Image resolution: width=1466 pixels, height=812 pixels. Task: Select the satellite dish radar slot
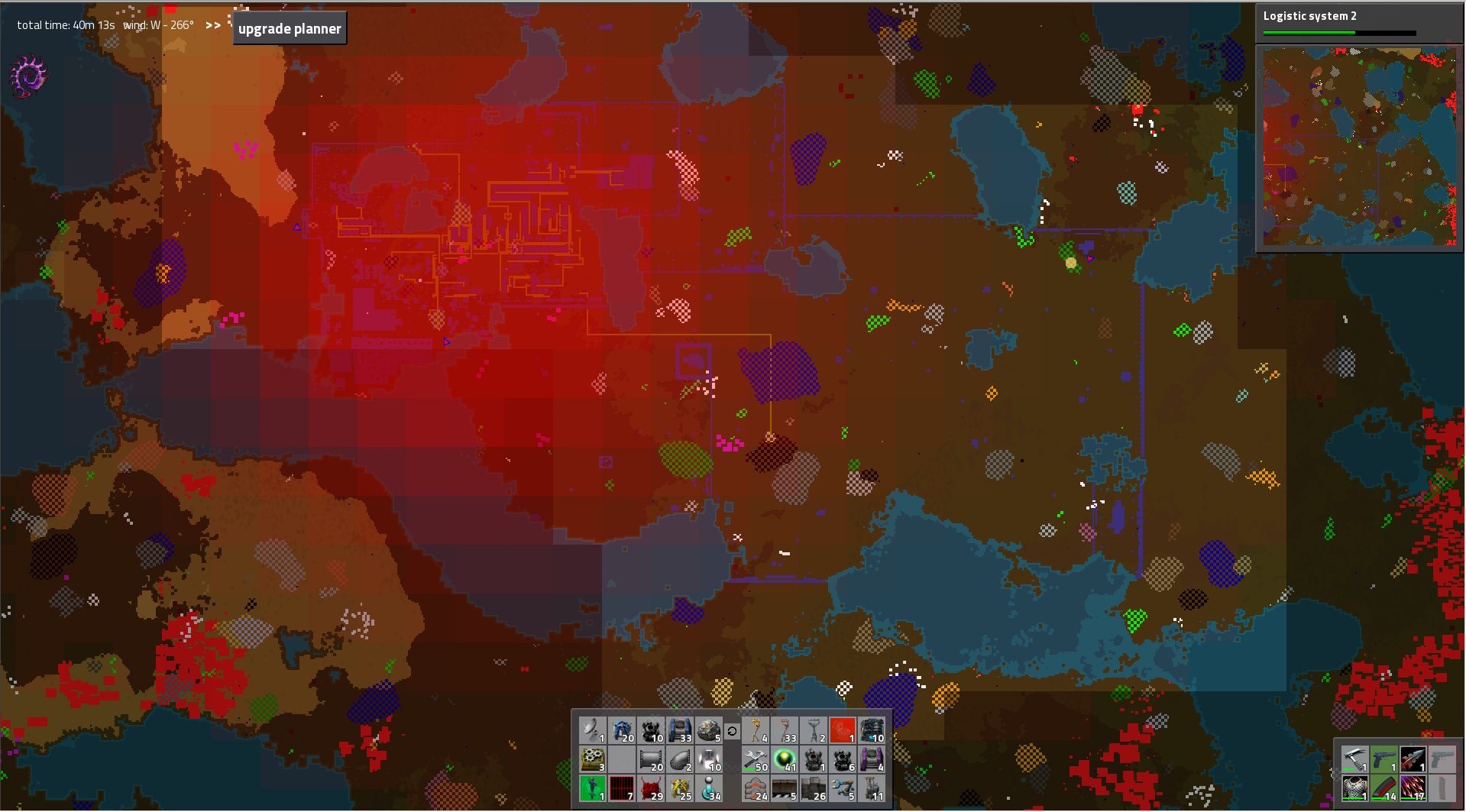[592, 730]
